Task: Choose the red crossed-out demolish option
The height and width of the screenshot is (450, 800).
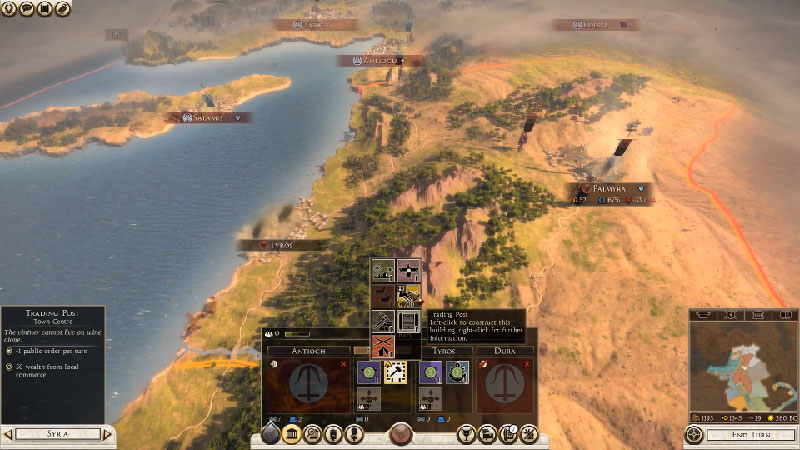Action: point(383,347)
